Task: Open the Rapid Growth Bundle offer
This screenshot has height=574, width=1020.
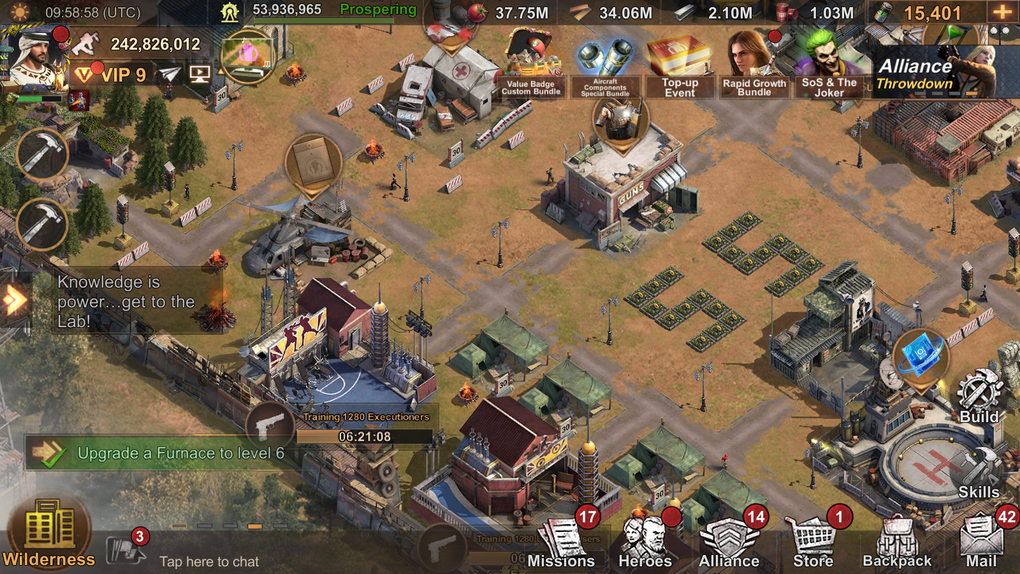Action: (x=754, y=66)
